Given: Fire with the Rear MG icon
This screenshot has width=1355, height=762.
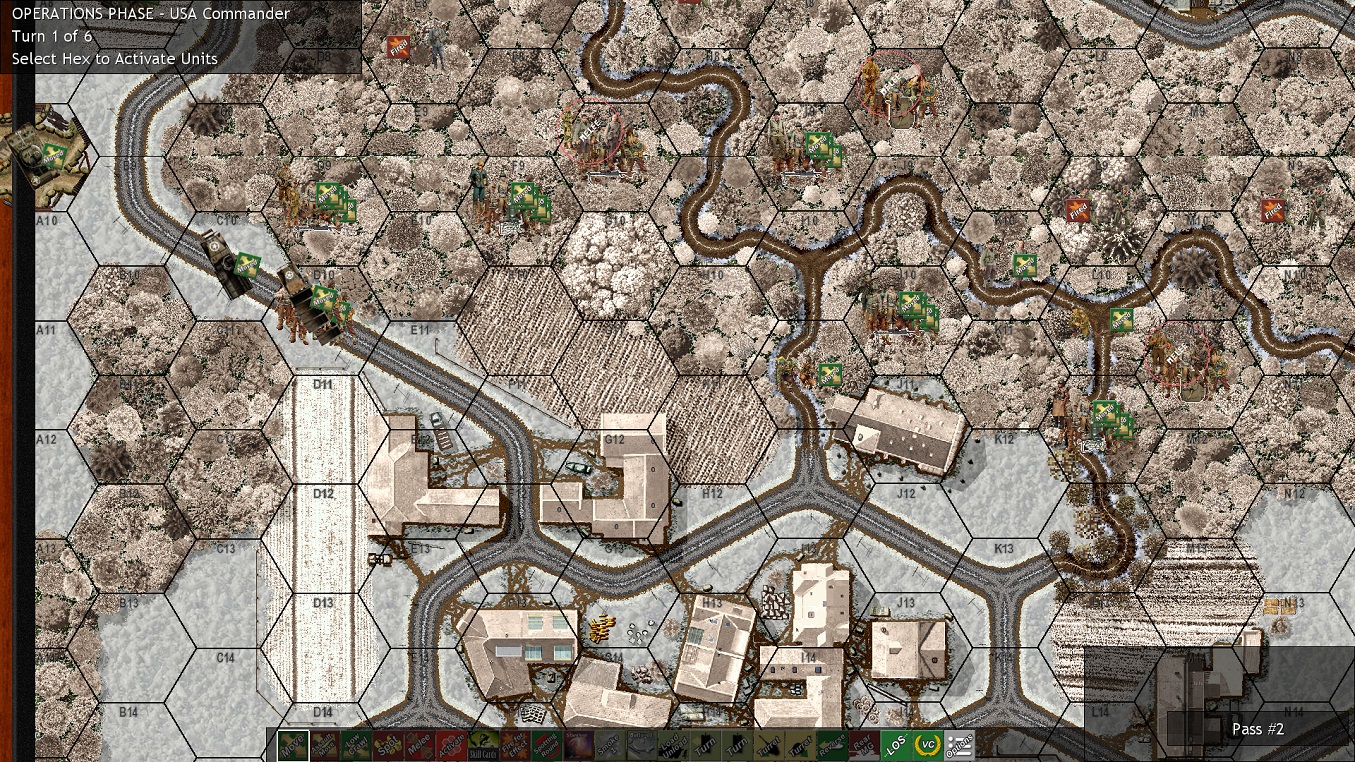Looking at the screenshot, I should tap(863, 745).
